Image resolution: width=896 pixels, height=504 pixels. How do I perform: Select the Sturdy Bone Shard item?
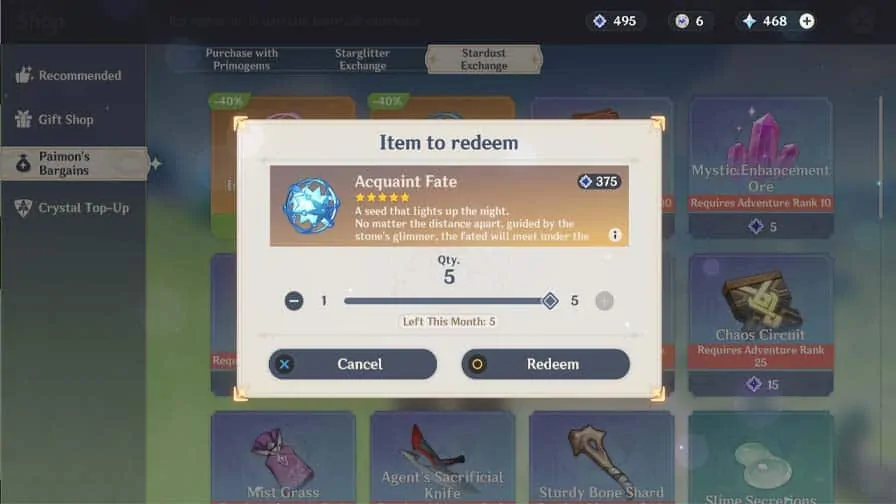pyautogui.click(x=601, y=458)
